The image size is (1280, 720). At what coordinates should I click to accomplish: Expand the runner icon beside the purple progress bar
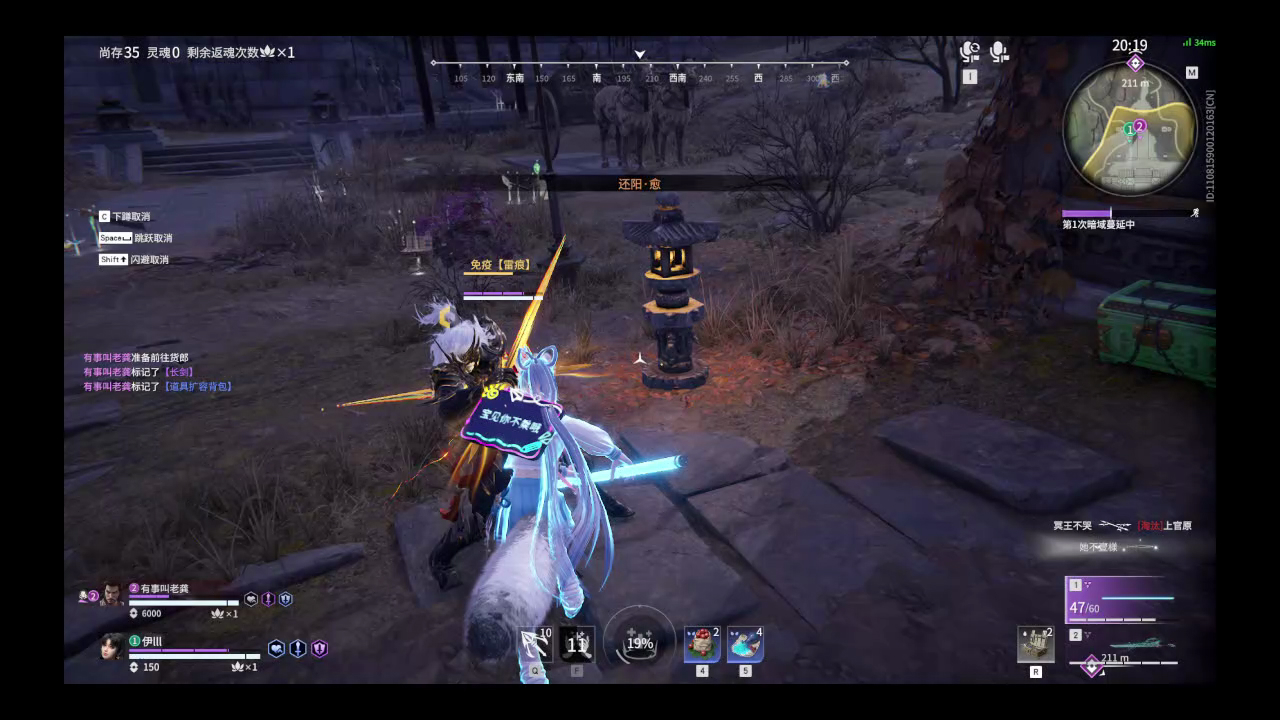tap(1196, 212)
